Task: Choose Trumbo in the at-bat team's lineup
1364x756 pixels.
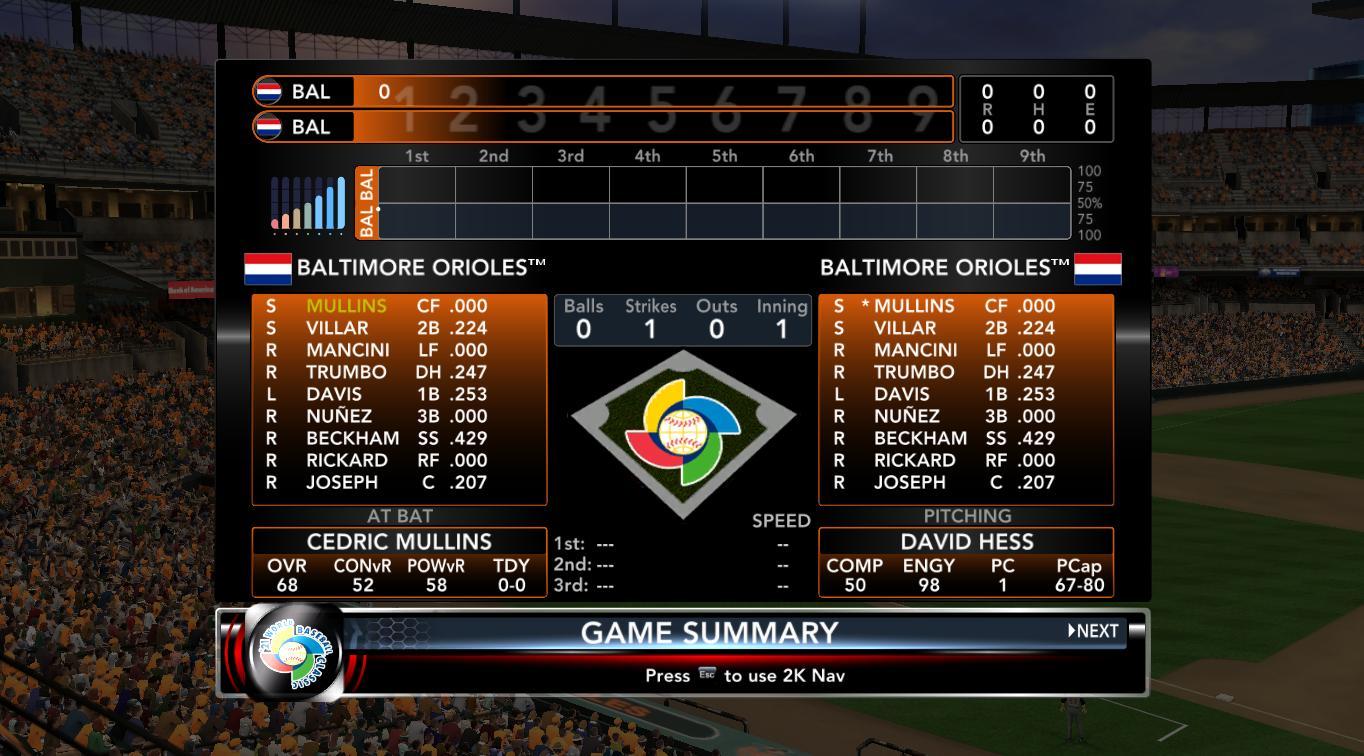Action: click(x=346, y=372)
